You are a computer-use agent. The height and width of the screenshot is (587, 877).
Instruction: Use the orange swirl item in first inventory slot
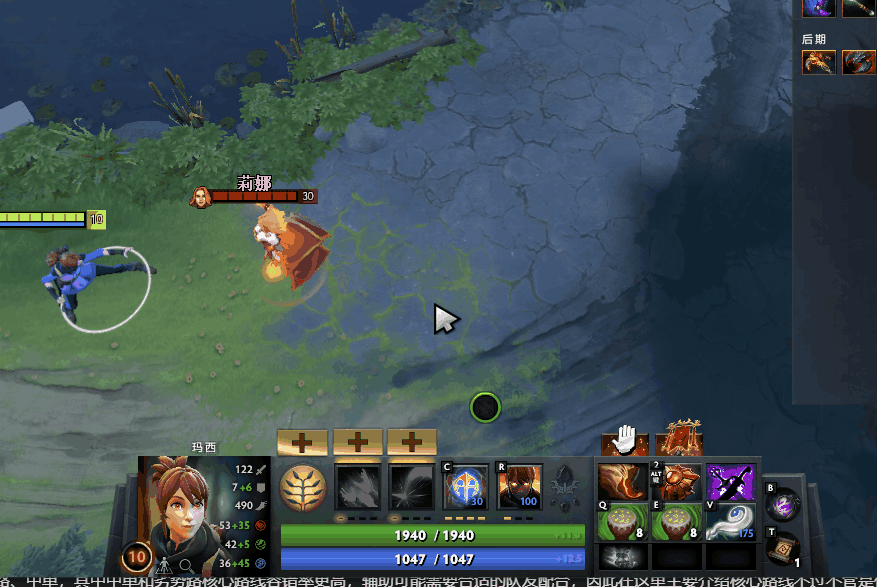[621, 482]
